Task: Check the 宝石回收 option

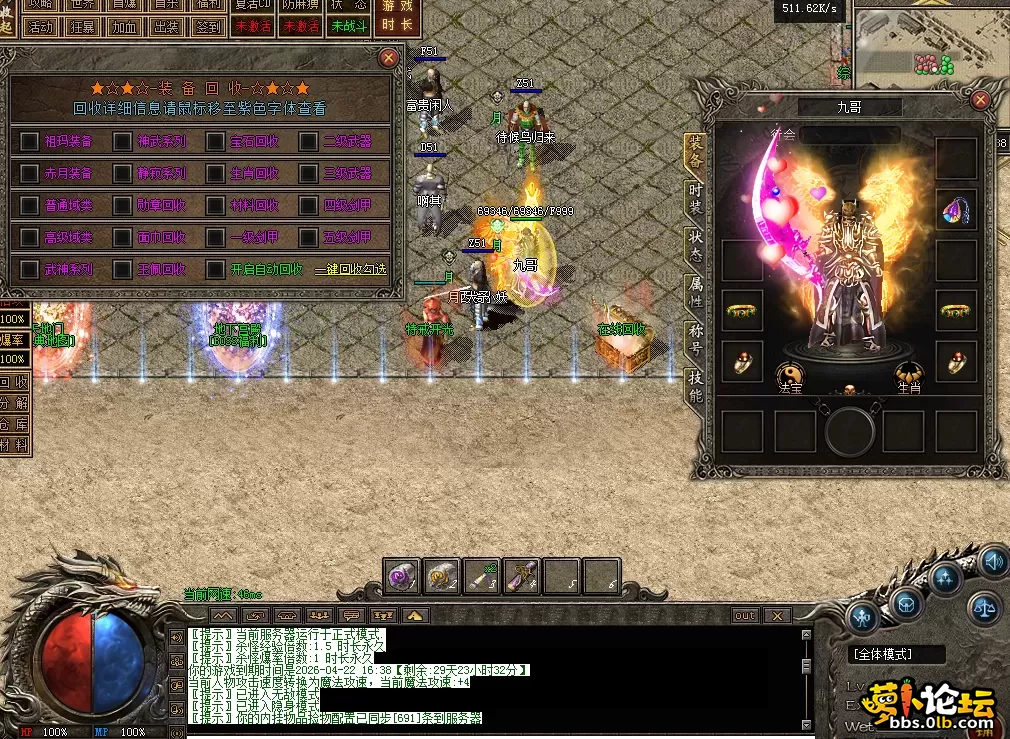Action: 216,142
